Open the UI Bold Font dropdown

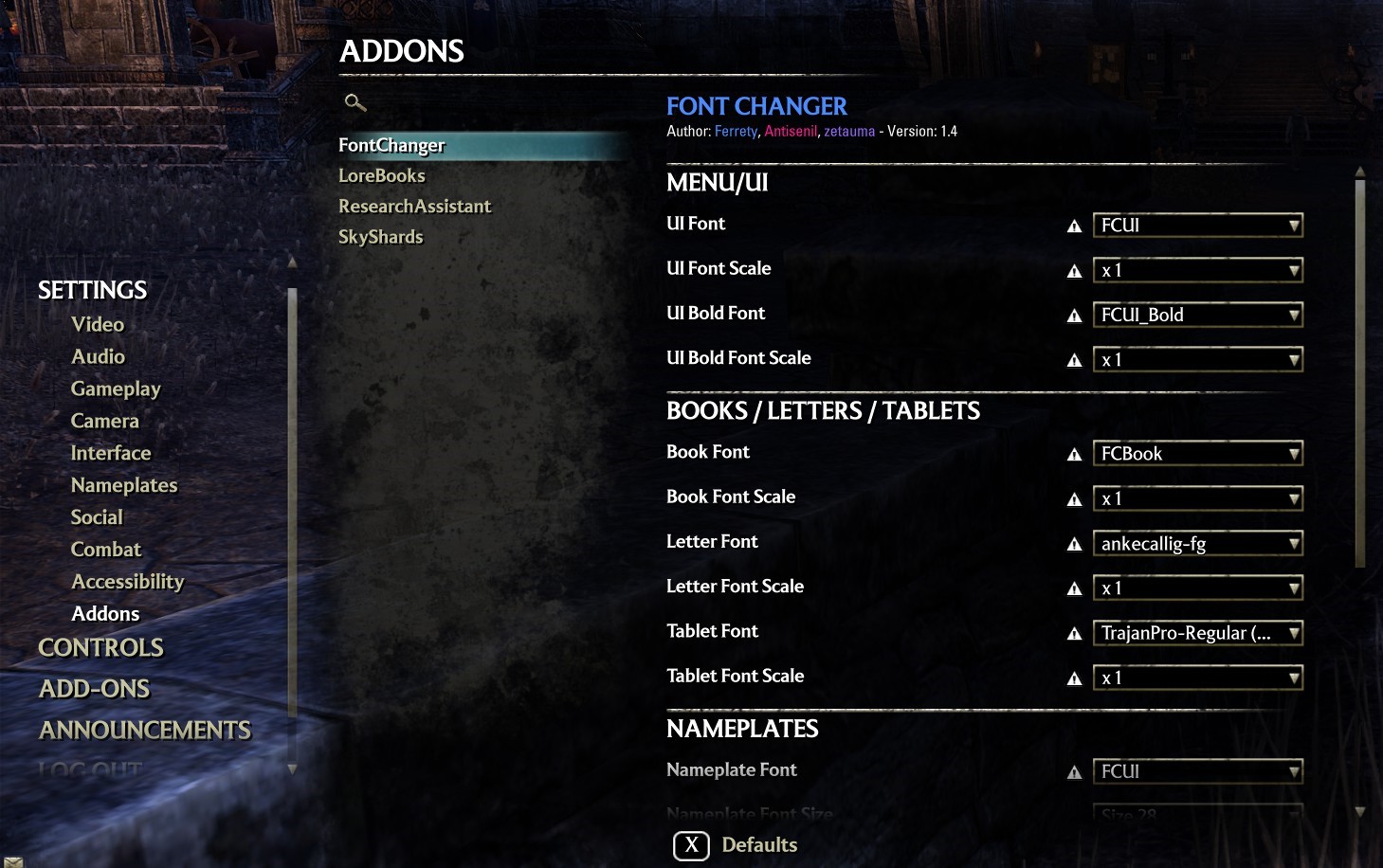[1197, 315]
